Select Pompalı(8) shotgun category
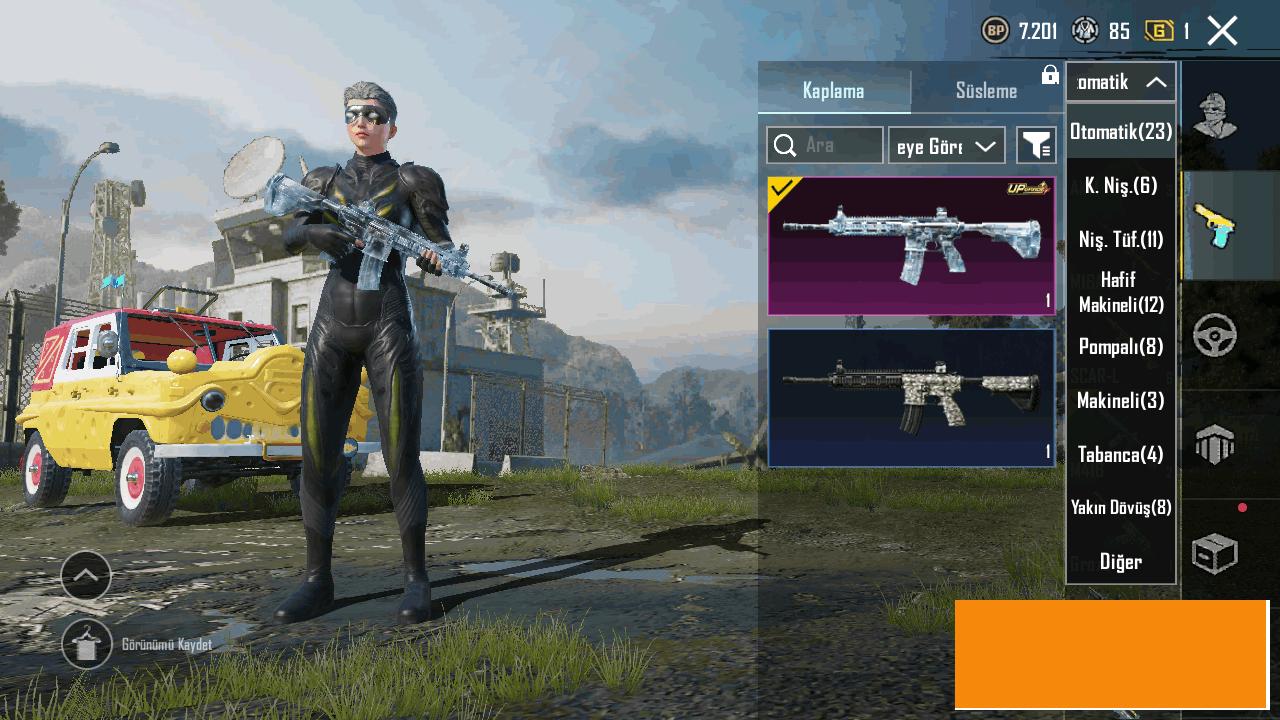Viewport: 1280px width, 720px height. [x=1120, y=346]
